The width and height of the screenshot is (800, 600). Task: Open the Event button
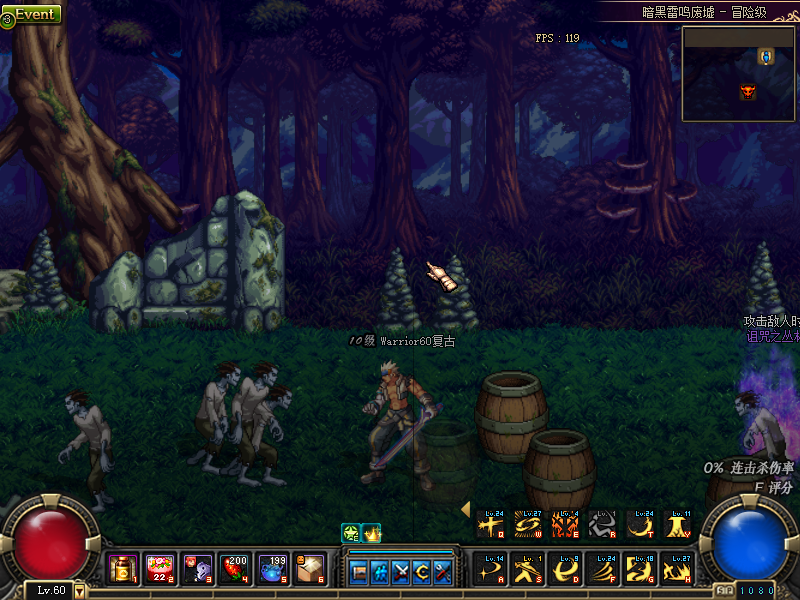tap(32, 15)
